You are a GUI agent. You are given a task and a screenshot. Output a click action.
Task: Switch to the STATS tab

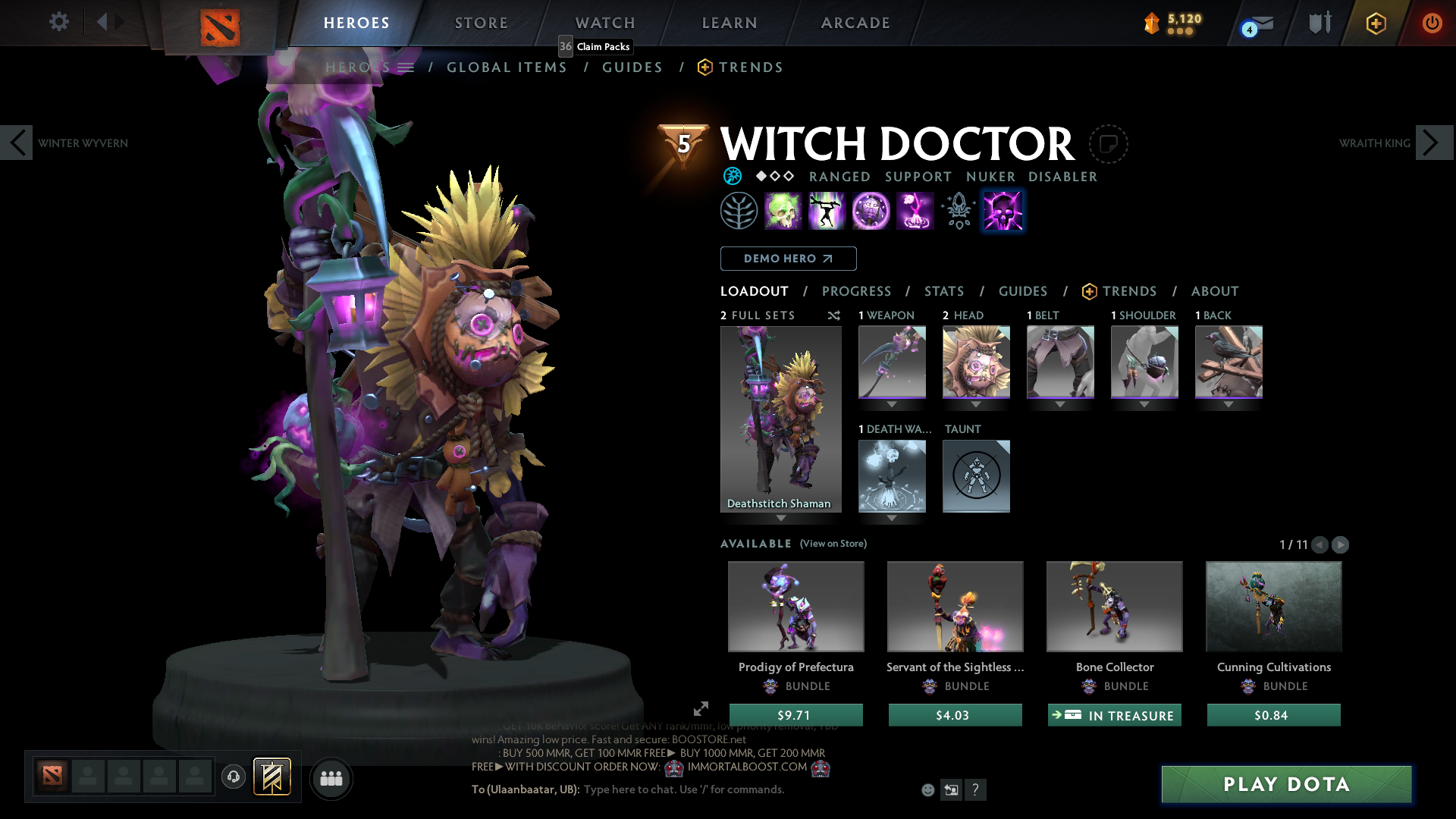[943, 291]
